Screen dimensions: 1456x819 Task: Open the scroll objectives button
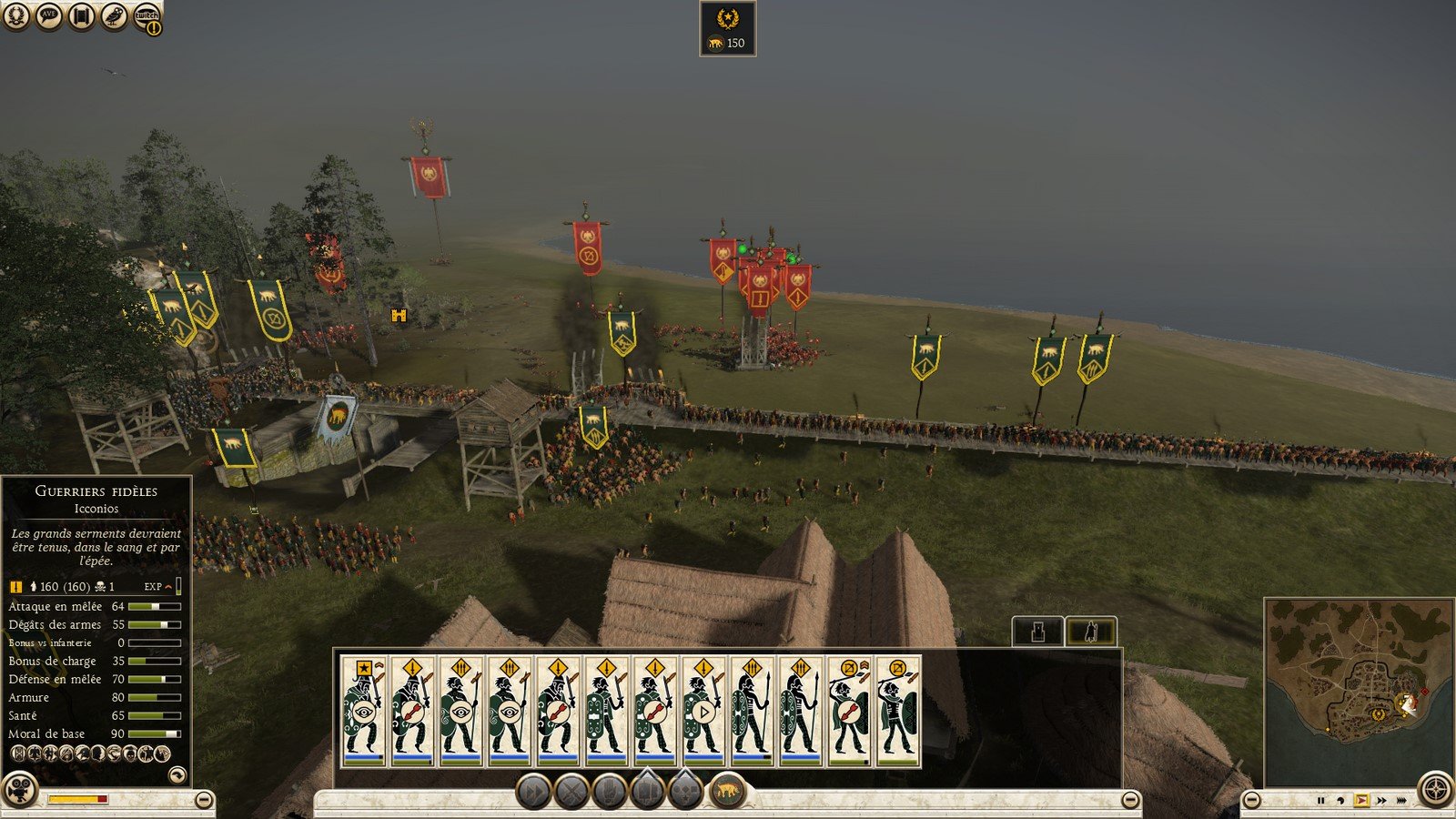(x=82, y=15)
